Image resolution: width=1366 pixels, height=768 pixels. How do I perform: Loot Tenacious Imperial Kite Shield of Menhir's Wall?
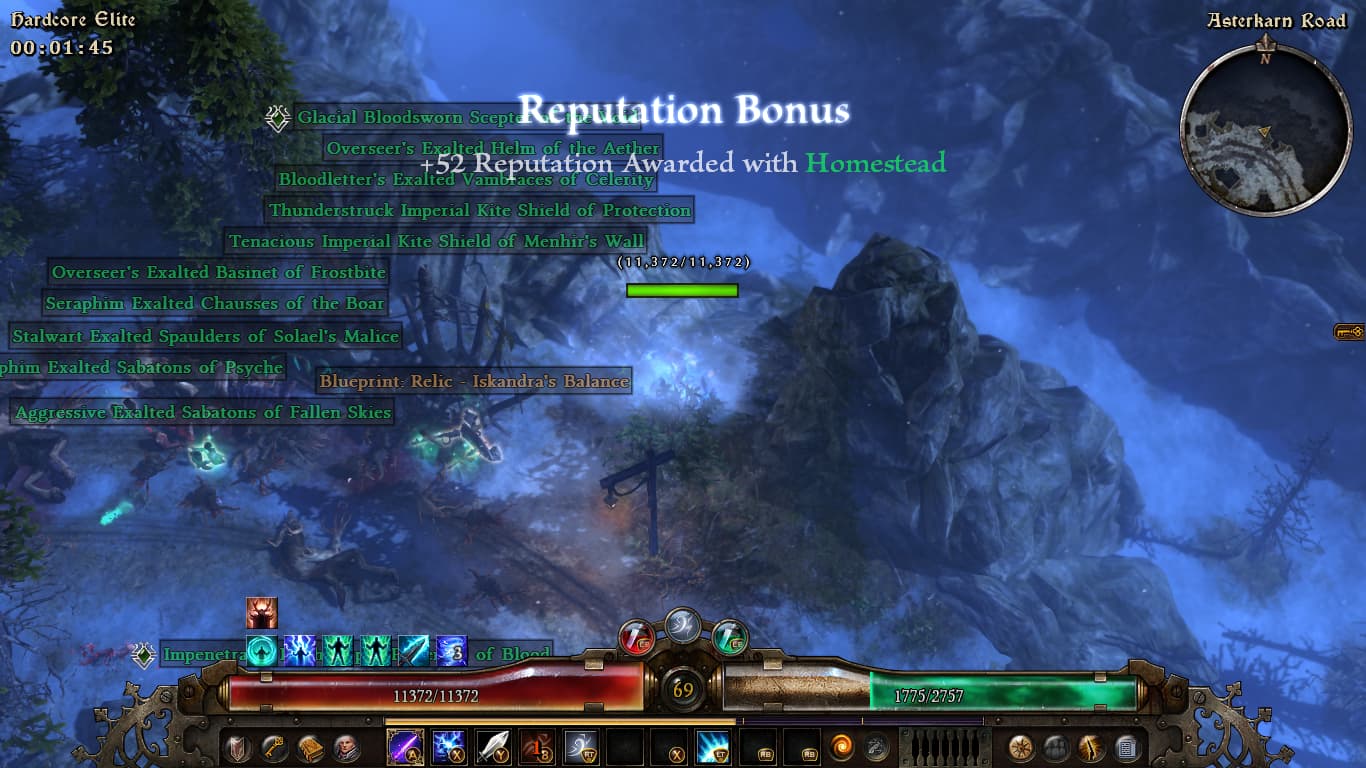[x=435, y=241]
